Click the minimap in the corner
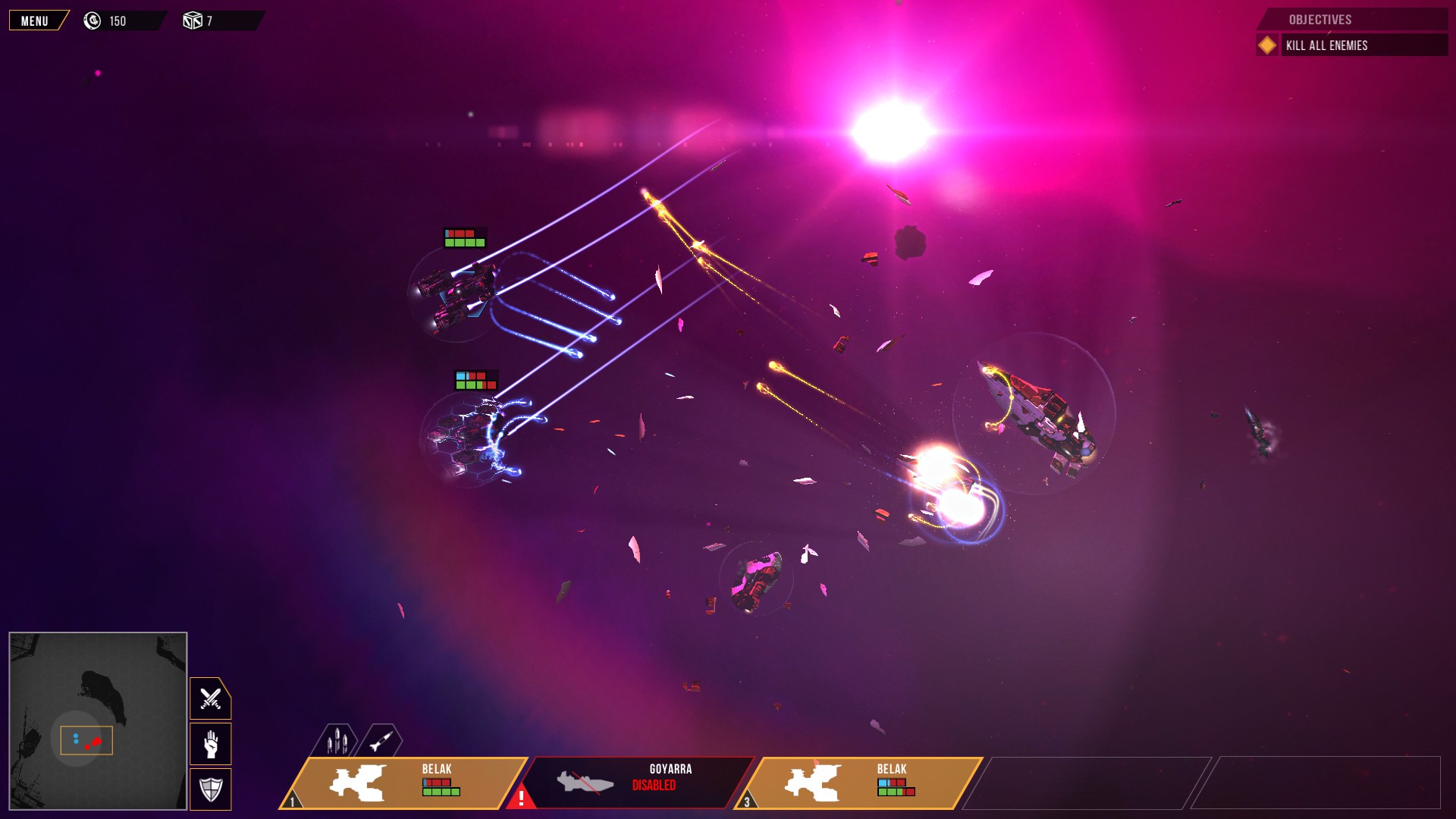 [96, 722]
